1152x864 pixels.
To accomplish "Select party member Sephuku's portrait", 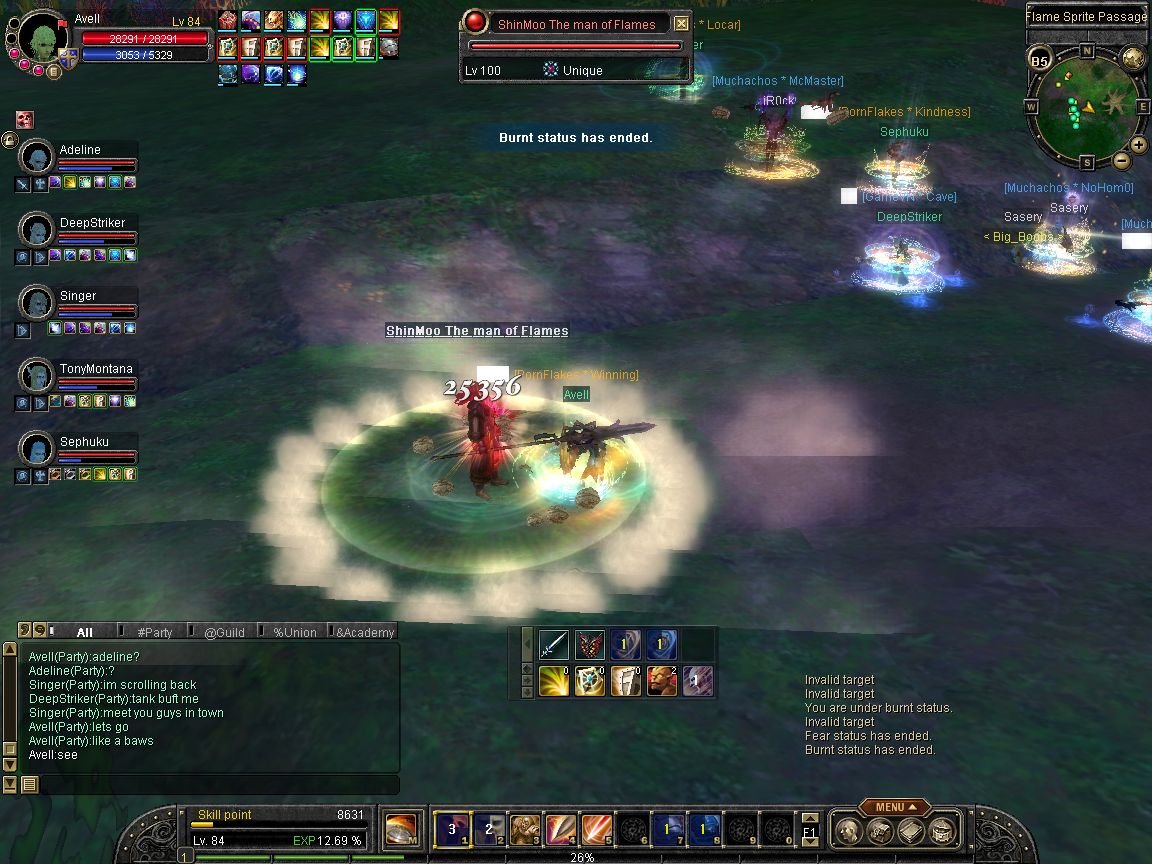I will 37,449.
